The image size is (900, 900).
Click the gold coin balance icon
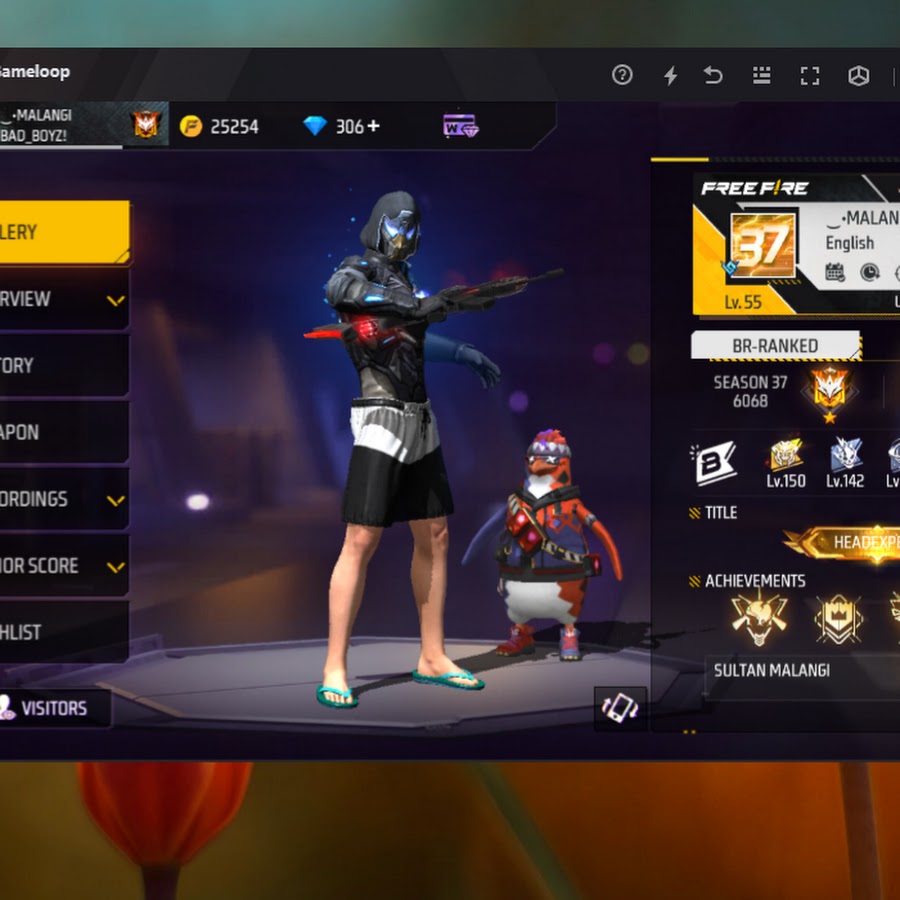point(190,126)
